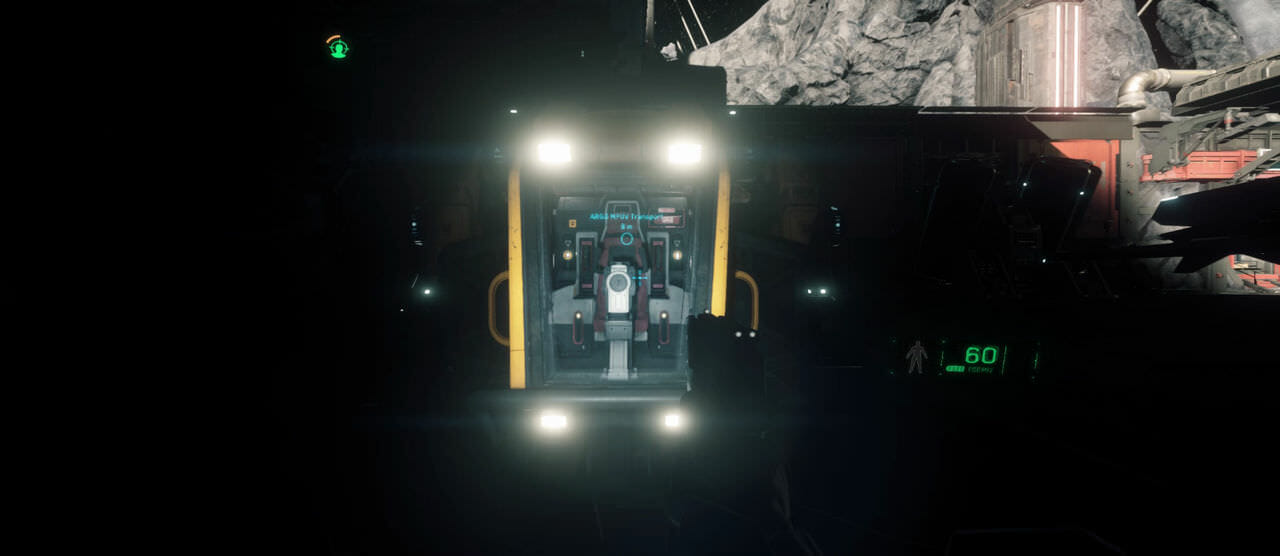
Task: Click the green player status icon
Action: pyautogui.click(x=338, y=47)
